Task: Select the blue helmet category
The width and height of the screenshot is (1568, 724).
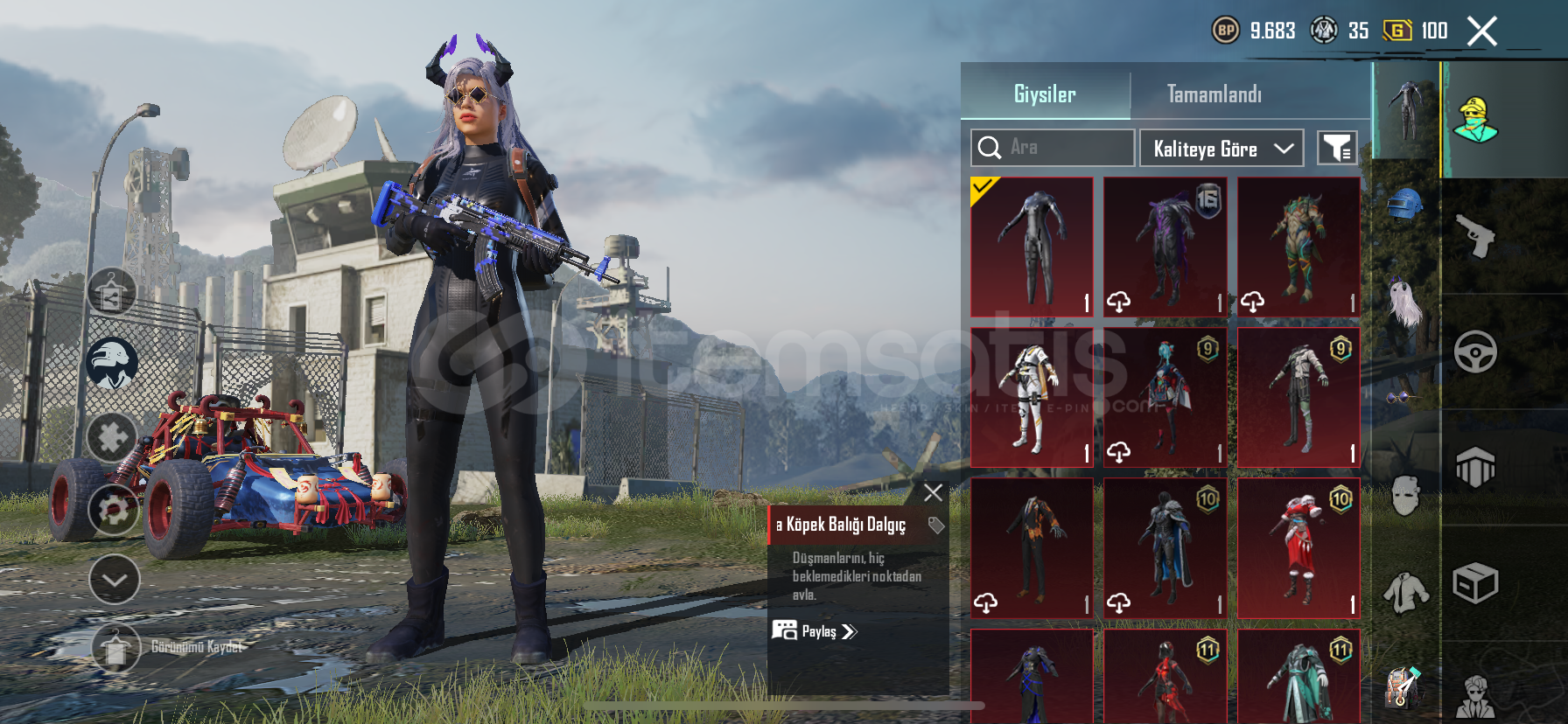Action: [x=1404, y=204]
